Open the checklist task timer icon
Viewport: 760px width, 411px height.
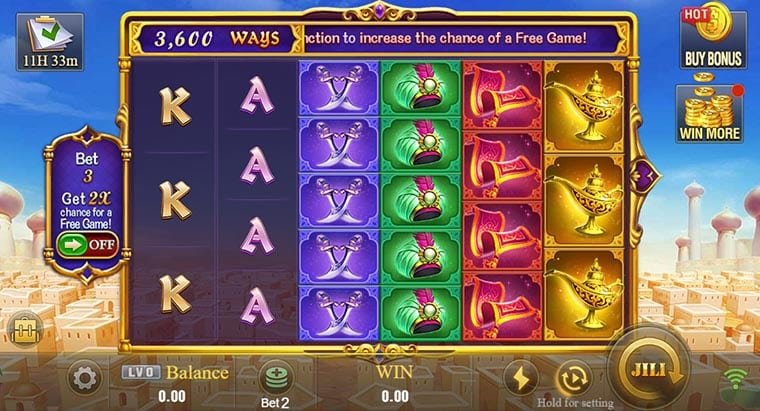42,39
